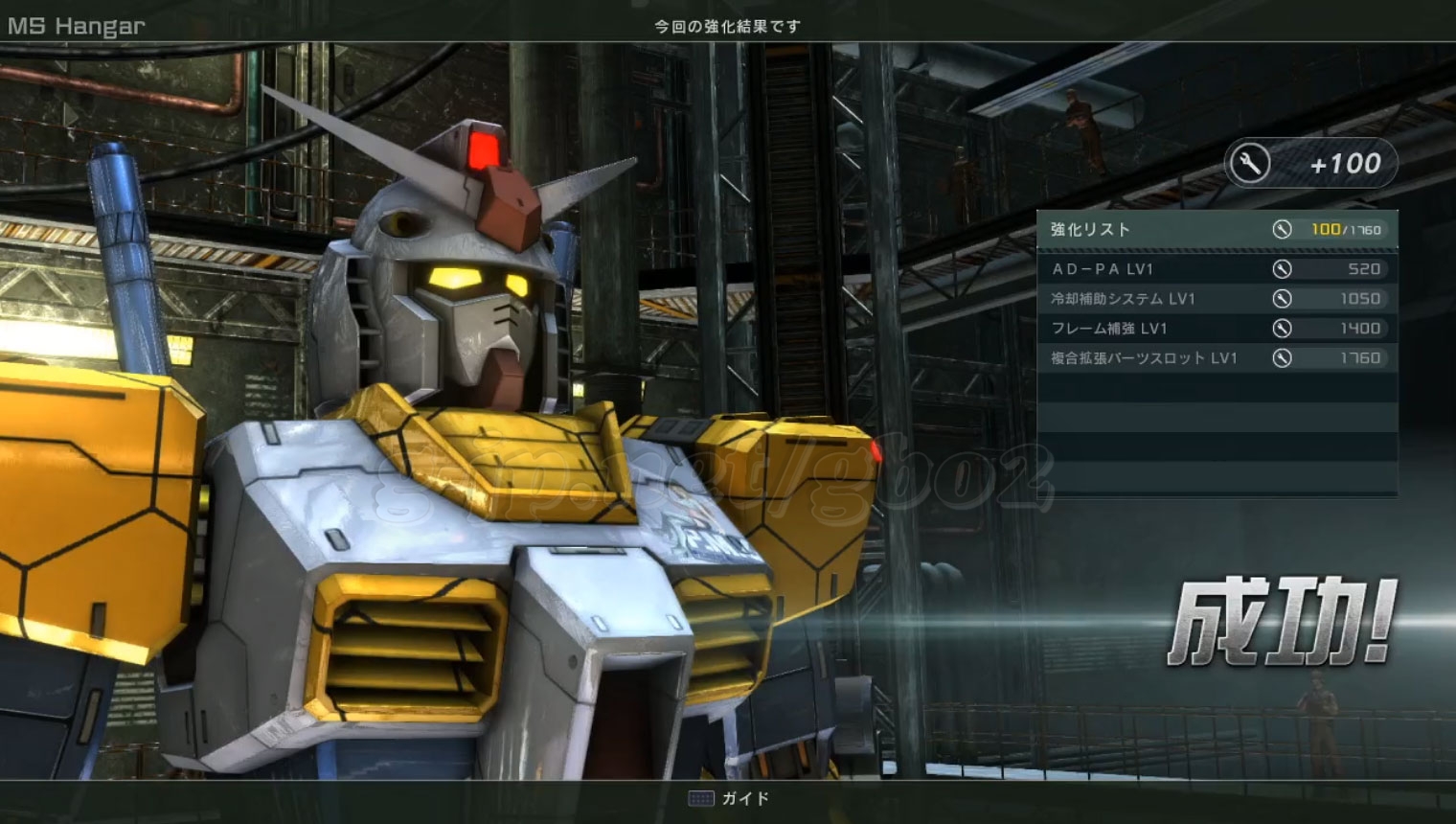Click the 強化リスト header
This screenshot has width=1456, height=824.
click(1091, 230)
